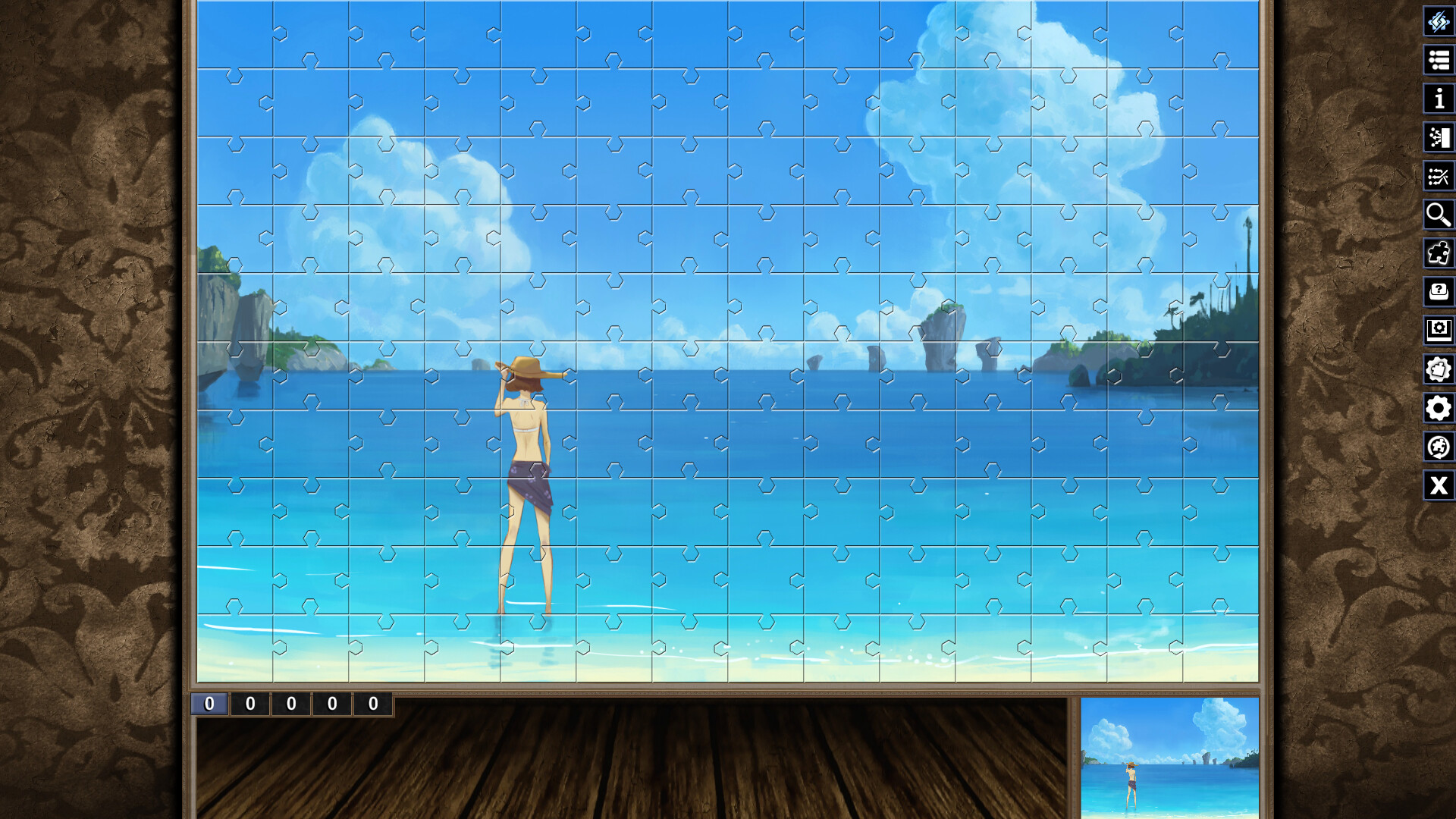Exit the puzzle with the X button
Screen dimensions: 1456x819
coord(1439,486)
